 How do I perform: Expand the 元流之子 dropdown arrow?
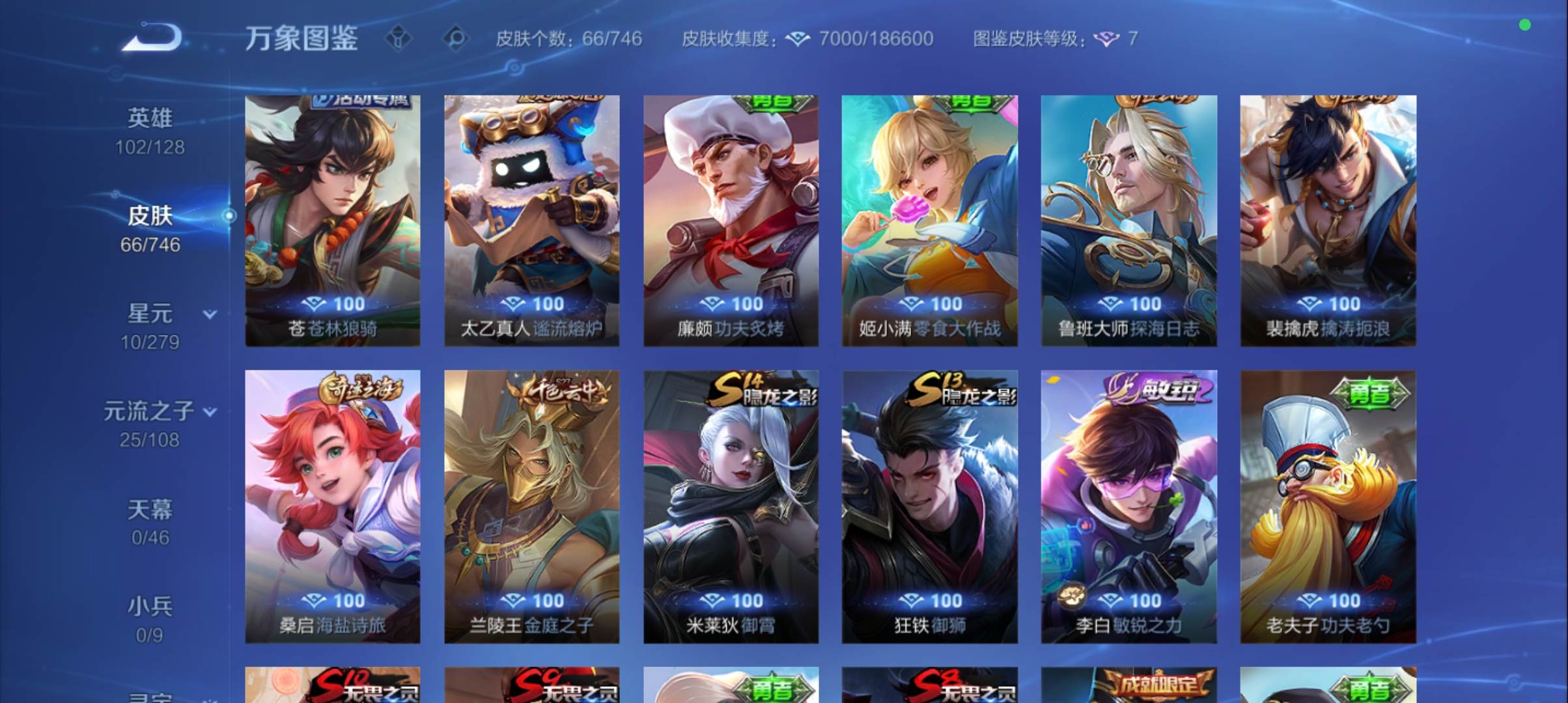[x=209, y=411]
